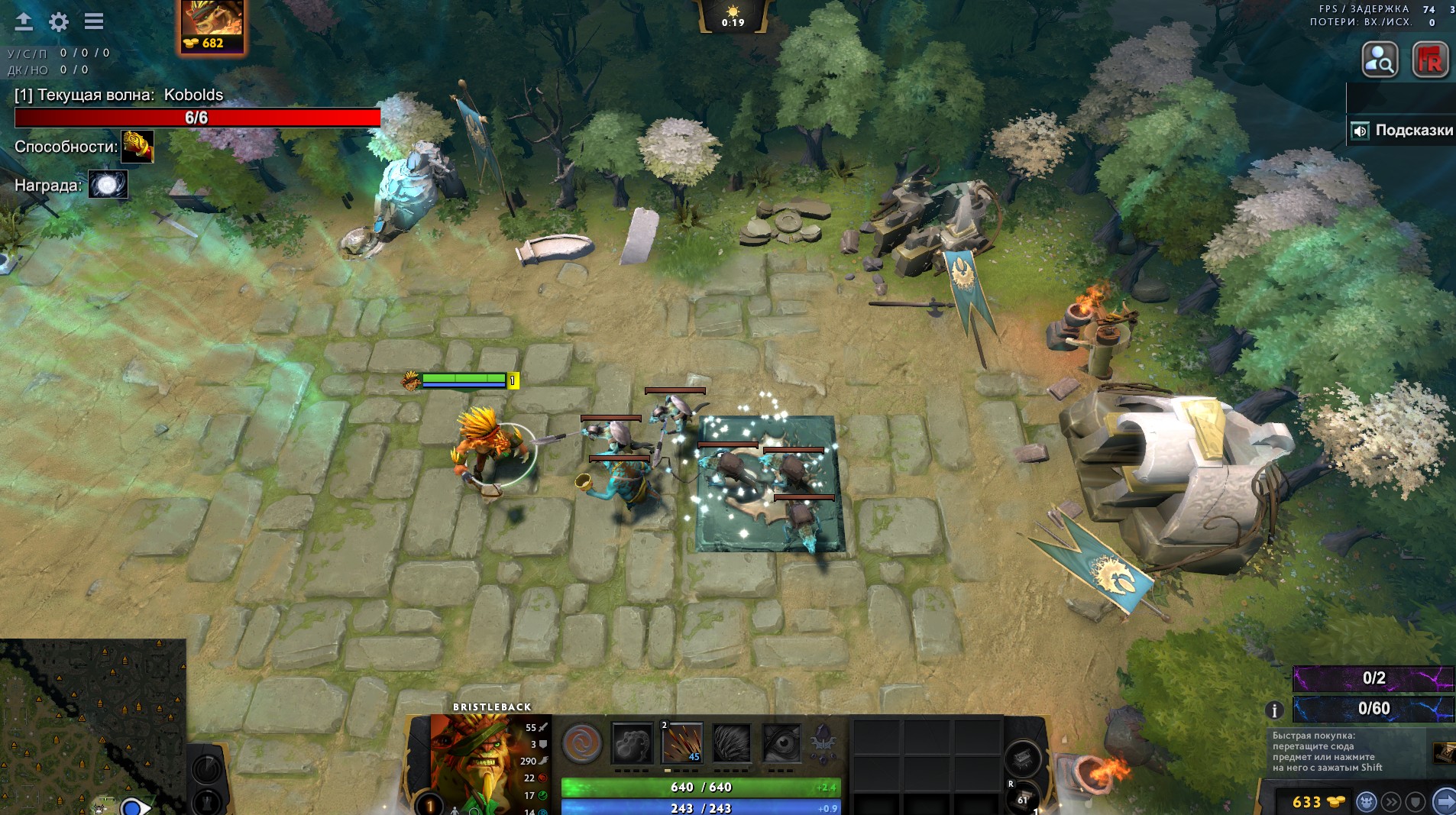
Task: Activate the Quill Spray ability
Action: [x=681, y=743]
